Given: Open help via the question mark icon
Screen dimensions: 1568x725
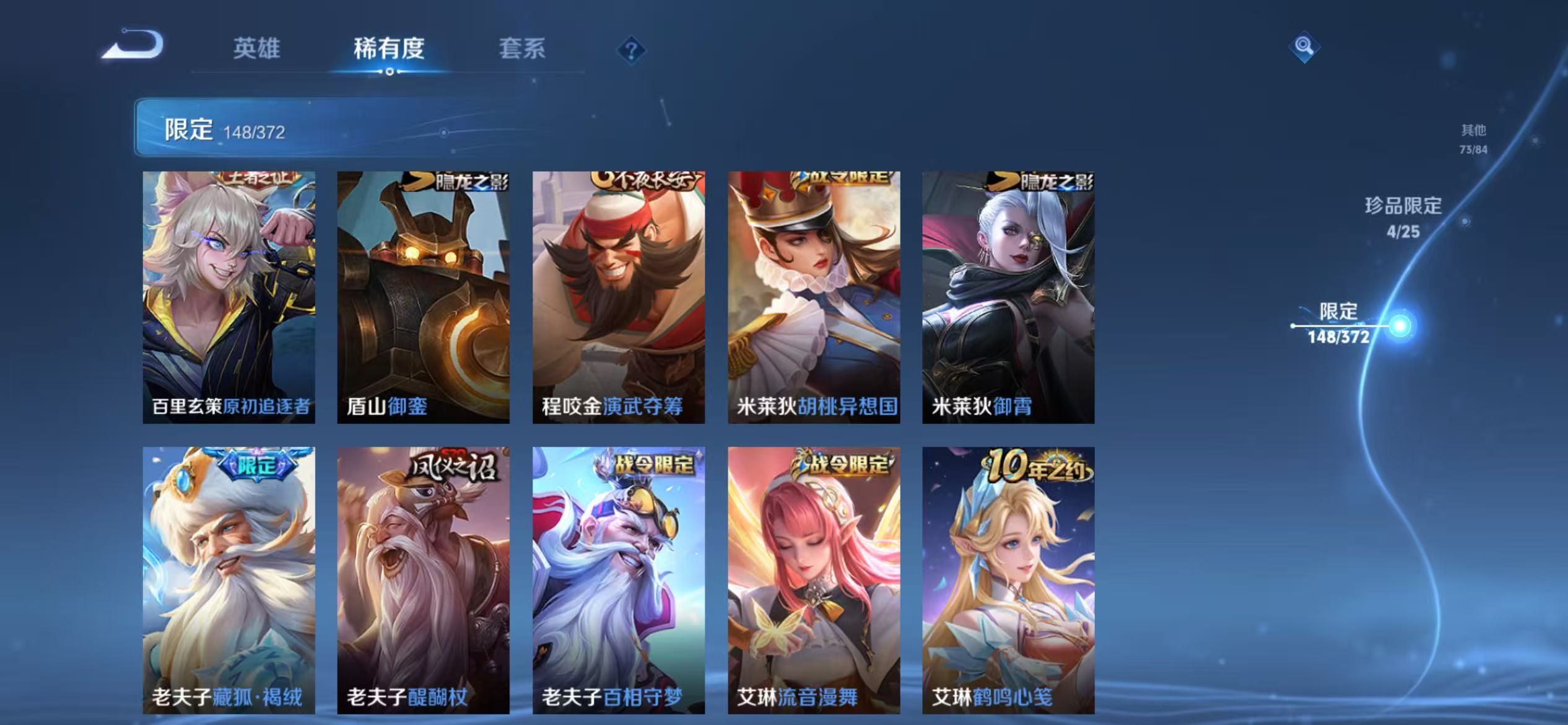Looking at the screenshot, I should point(630,53).
